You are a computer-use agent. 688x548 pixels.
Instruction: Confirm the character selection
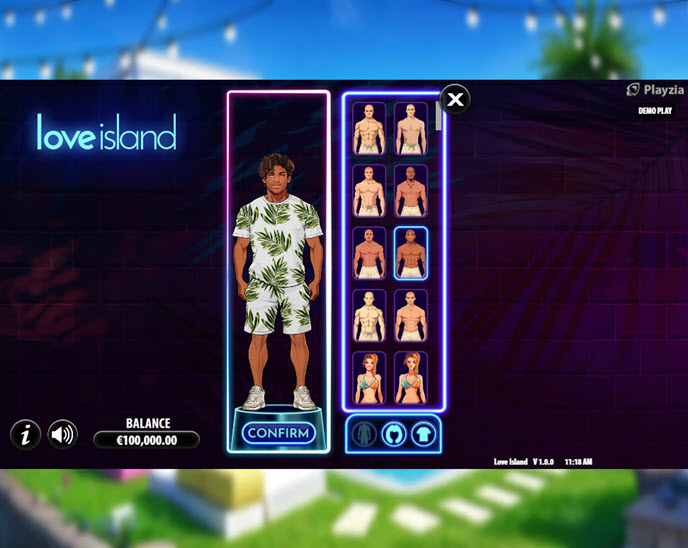(278, 433)
